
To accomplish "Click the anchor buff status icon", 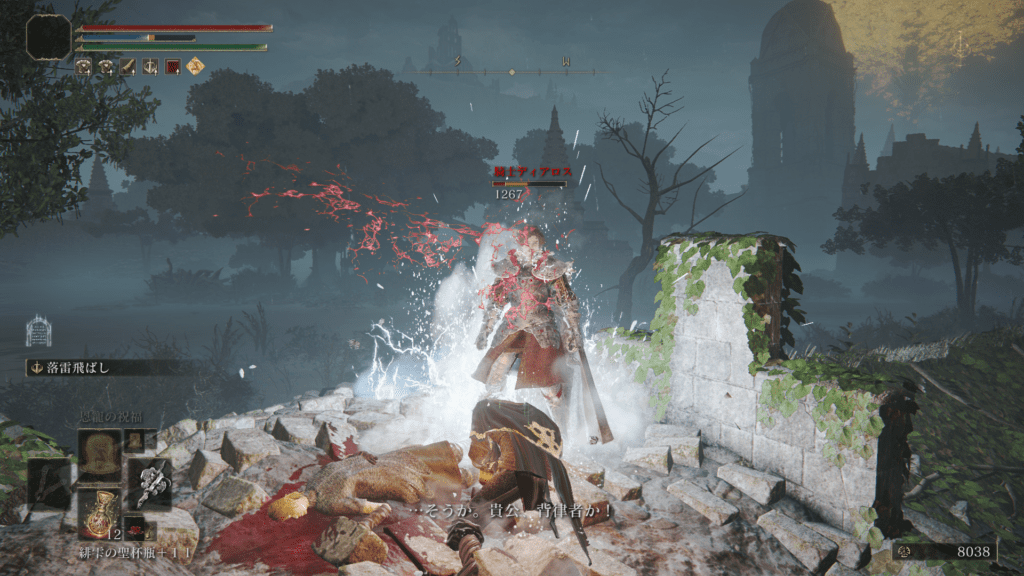I will tap(152, 67).
